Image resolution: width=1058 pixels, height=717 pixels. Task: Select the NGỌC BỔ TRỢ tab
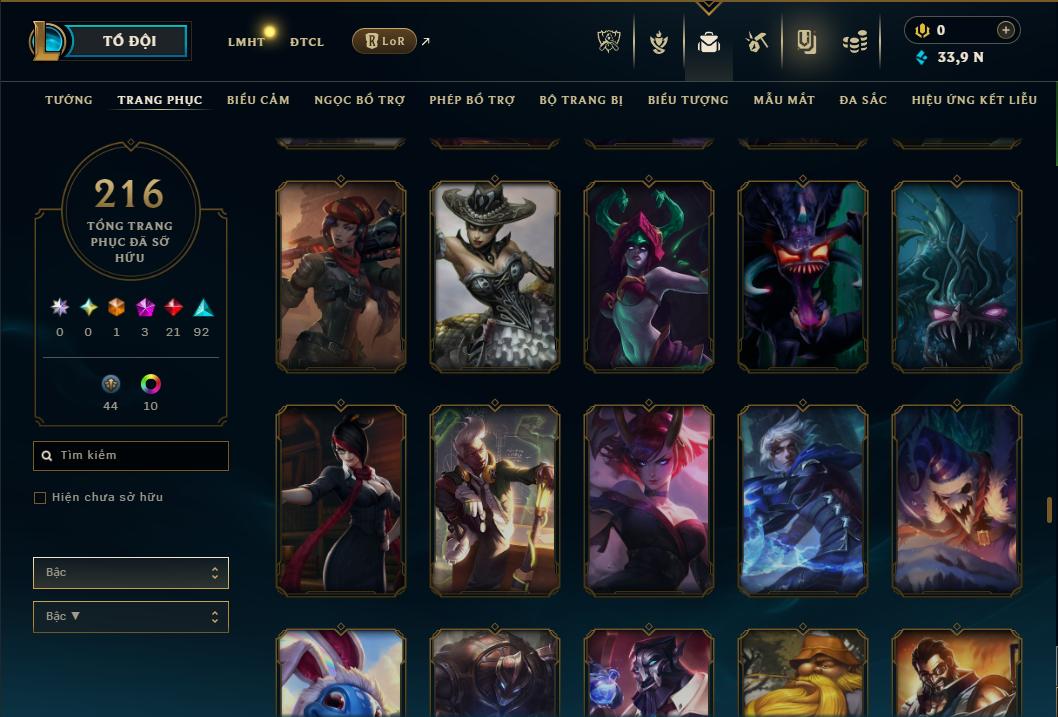(359, 100)
